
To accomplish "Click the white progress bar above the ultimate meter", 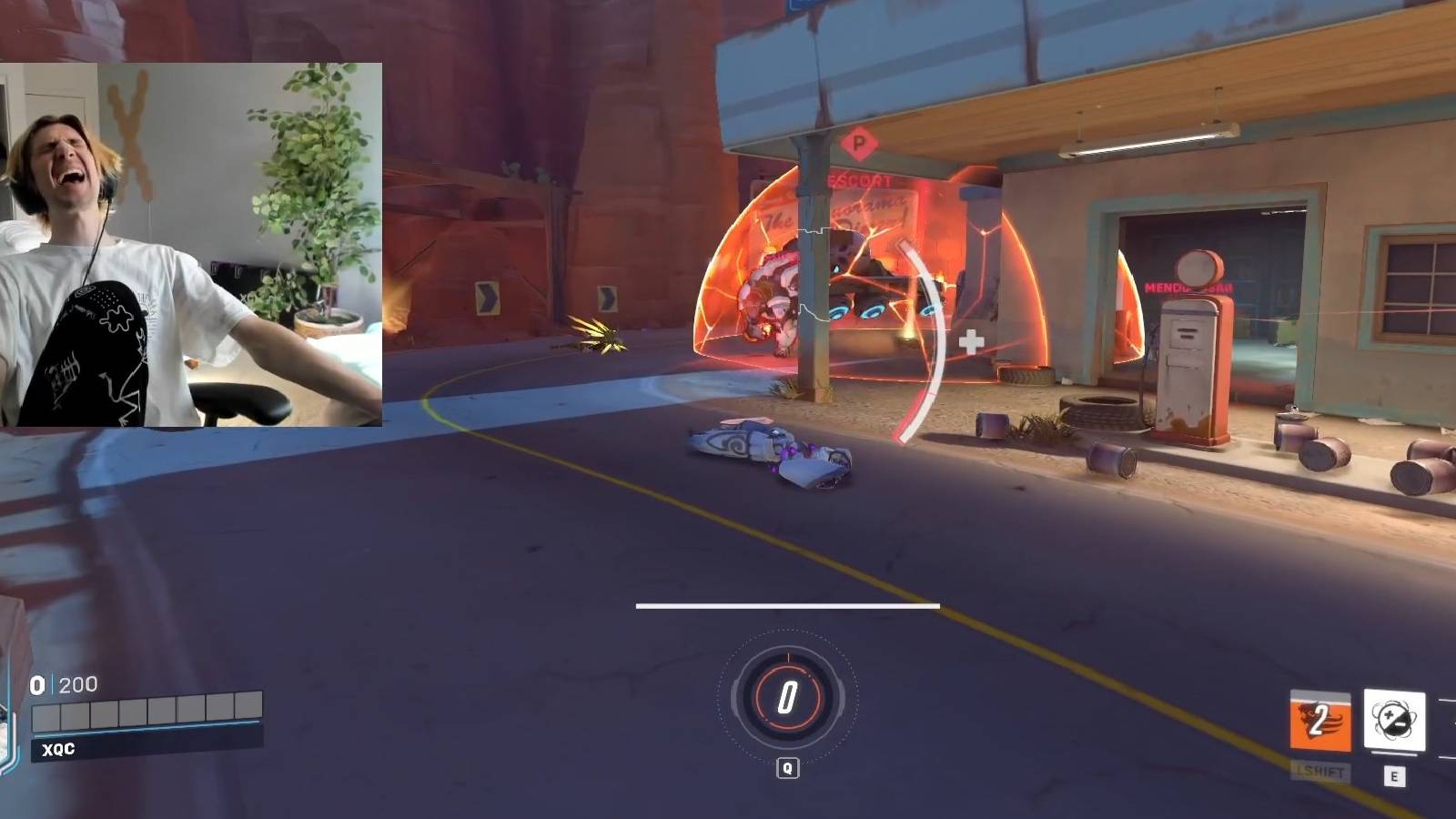I will click(x=787, y=602).
